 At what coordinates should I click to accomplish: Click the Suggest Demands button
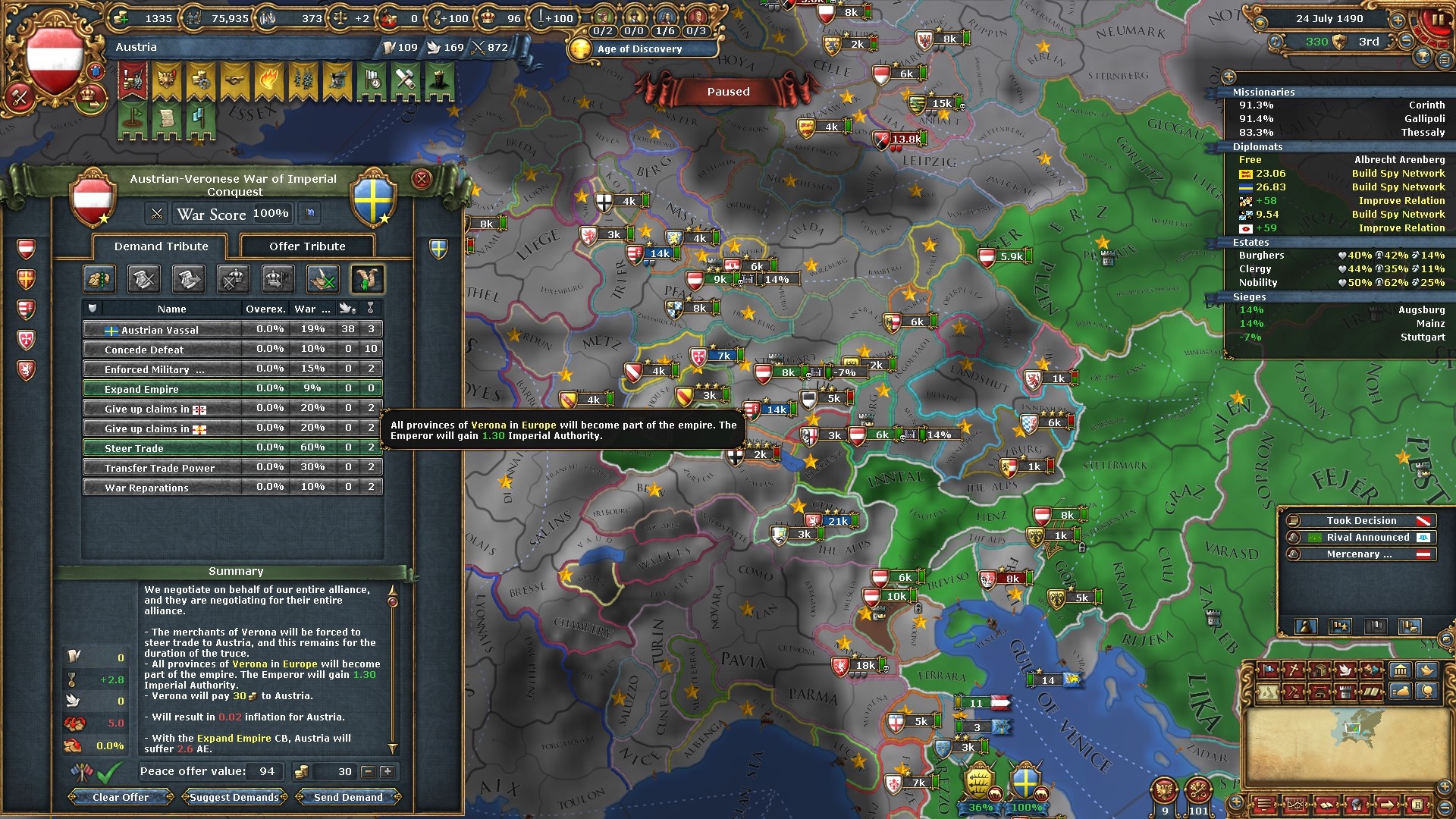[234, 797]
